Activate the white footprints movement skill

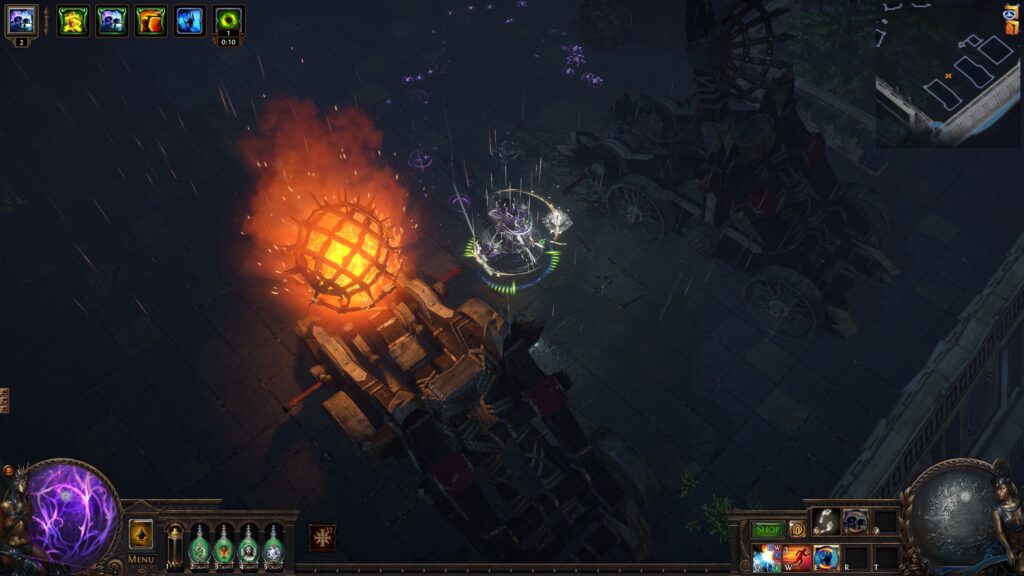(826, 521)
